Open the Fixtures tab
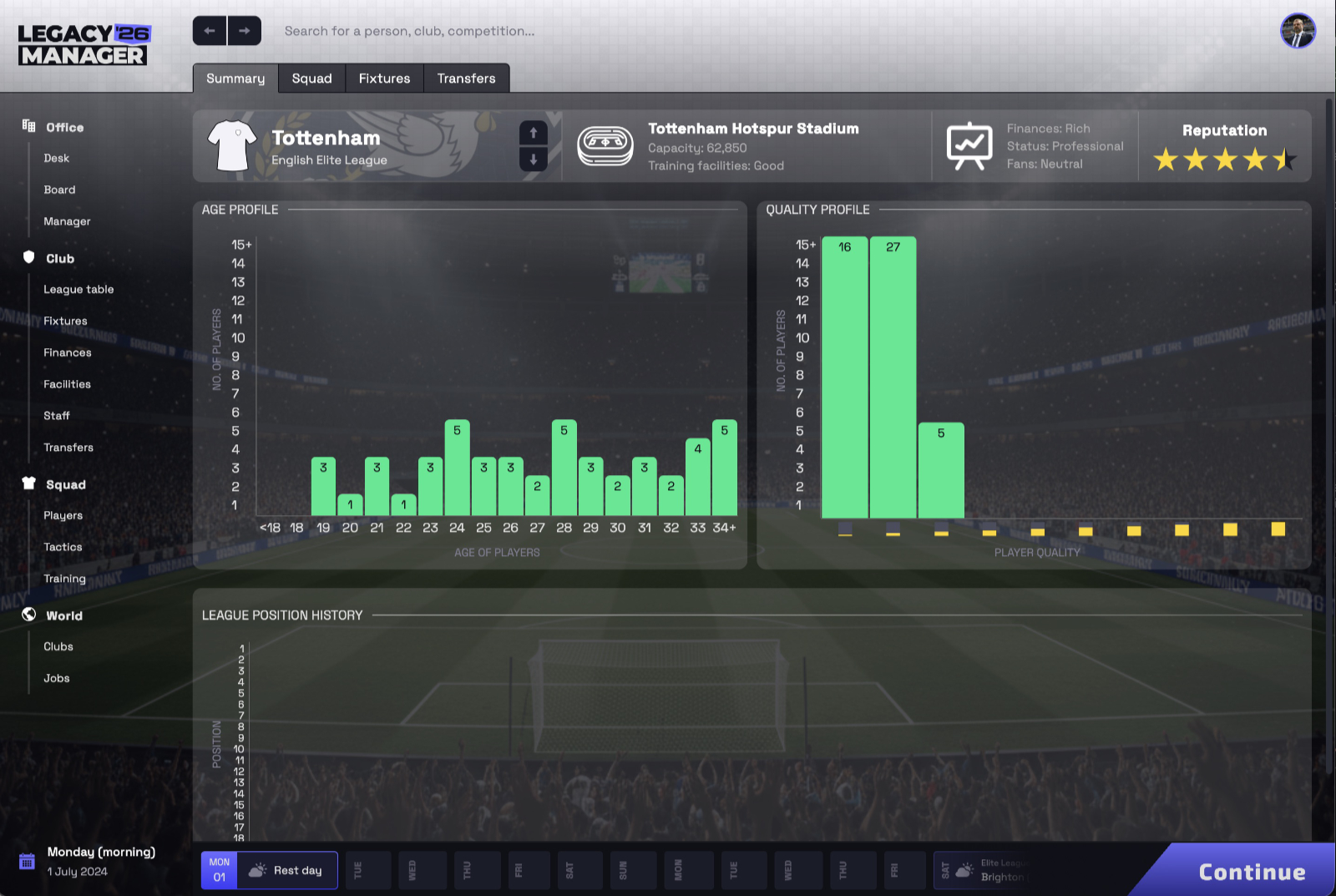 pyautogui.click(x=384, y=78)
